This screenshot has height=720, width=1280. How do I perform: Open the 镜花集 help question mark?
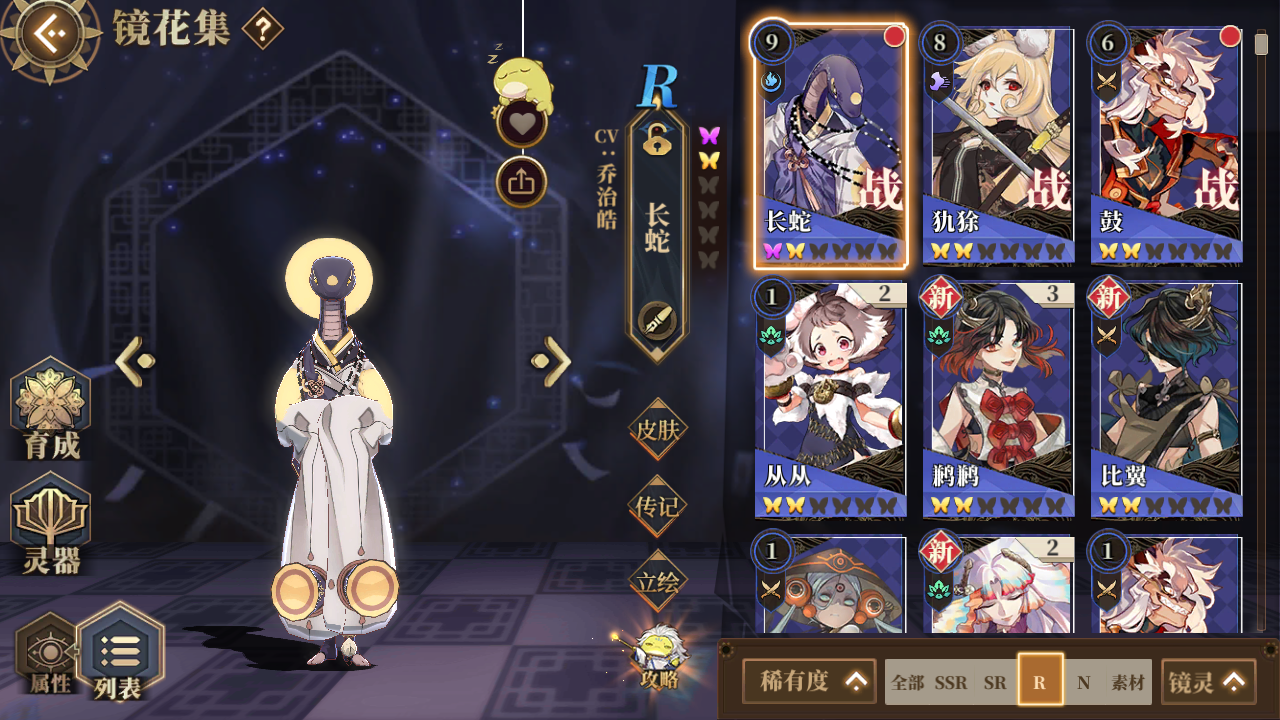point(262,29)
